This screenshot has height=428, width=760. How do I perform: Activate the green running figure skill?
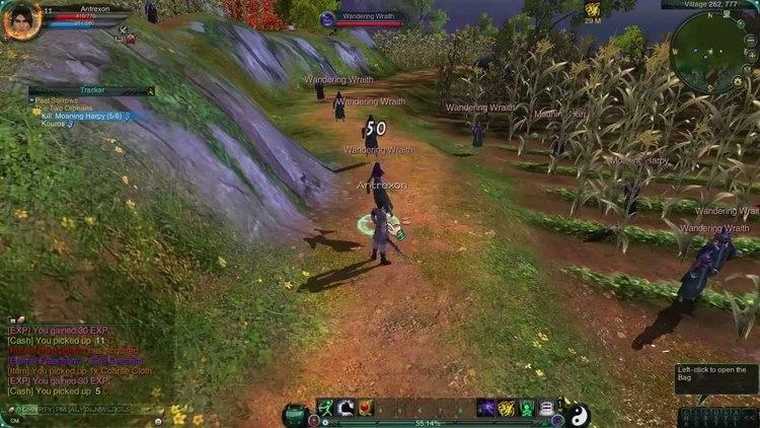326,408
